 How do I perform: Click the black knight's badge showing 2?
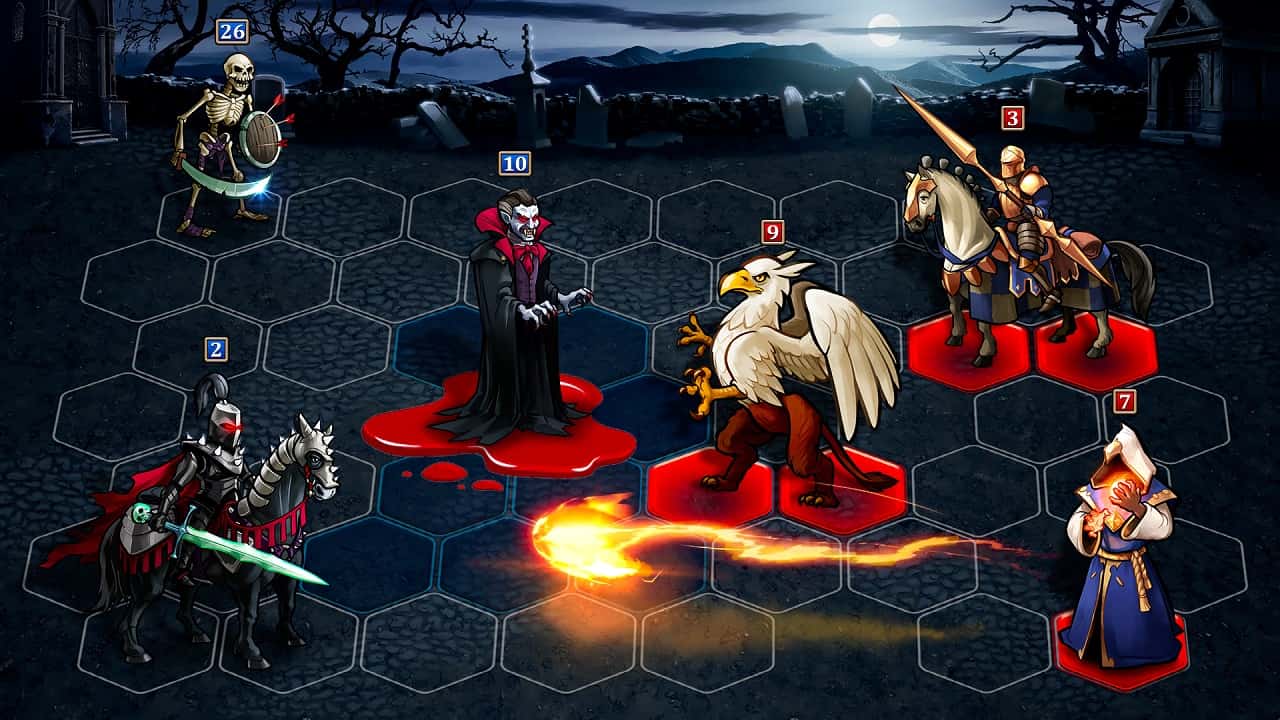point(215,350)
